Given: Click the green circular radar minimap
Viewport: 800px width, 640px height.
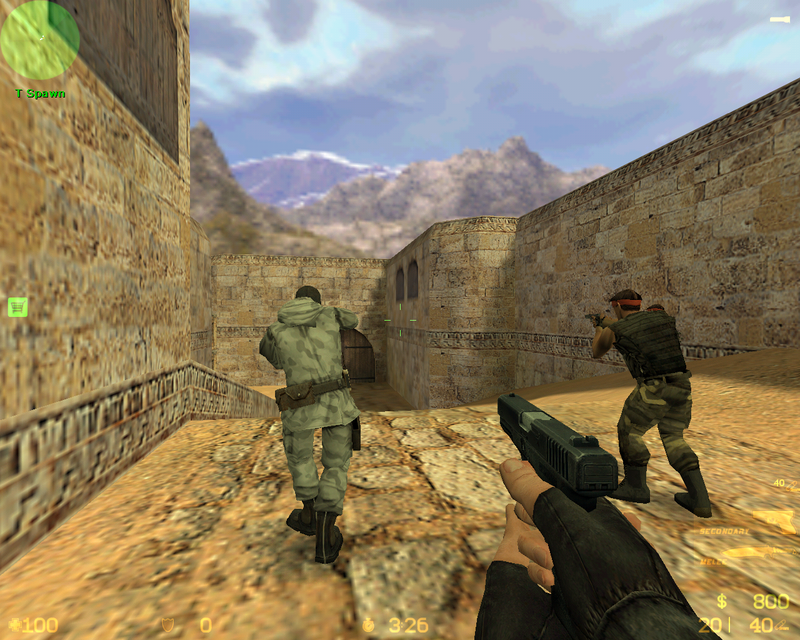Looking at the screenshot, I should [x=40, y=40].
